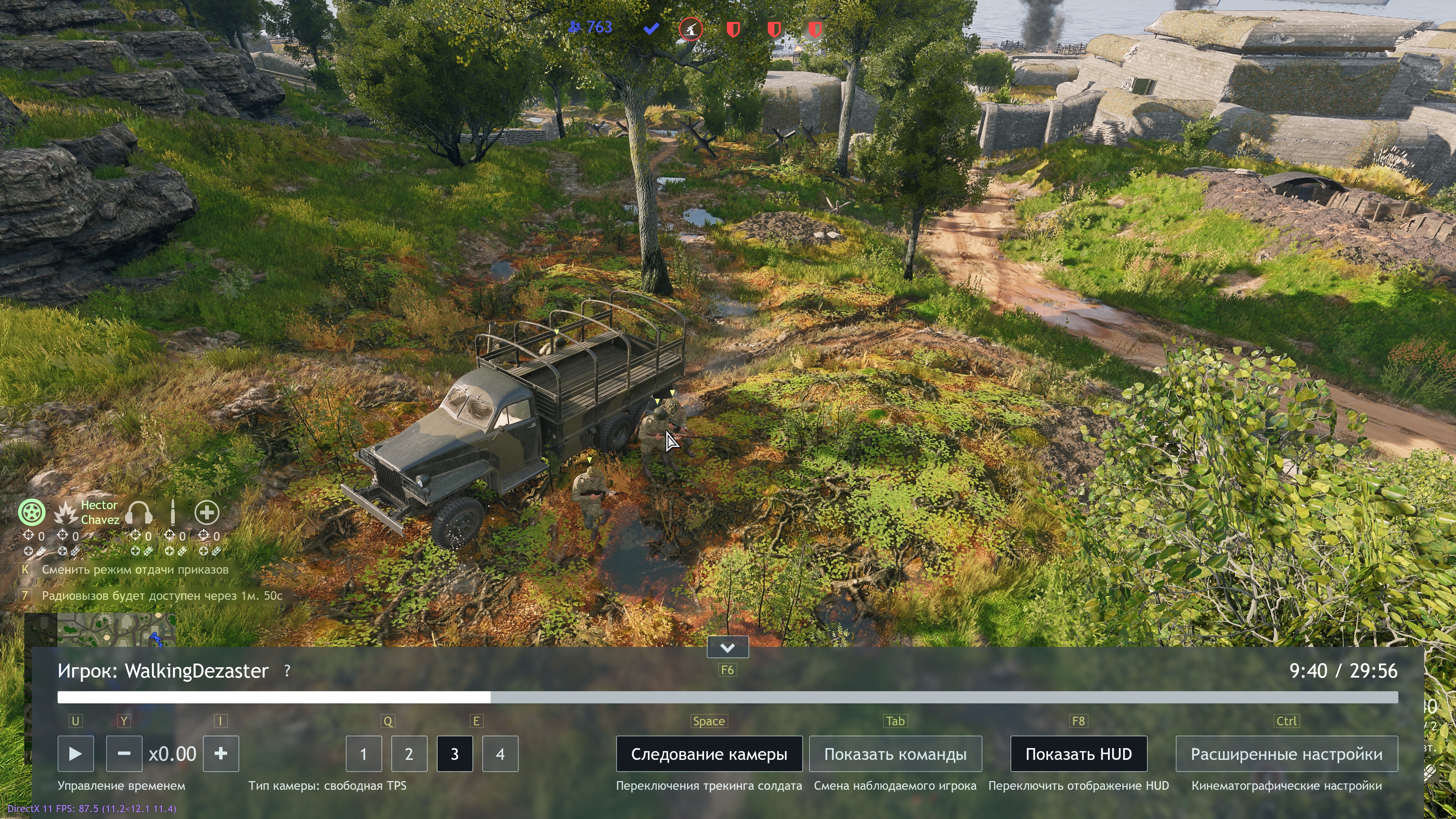Click the question mark next to player name
Screen dimensions: 1456x819
[287, 670]
